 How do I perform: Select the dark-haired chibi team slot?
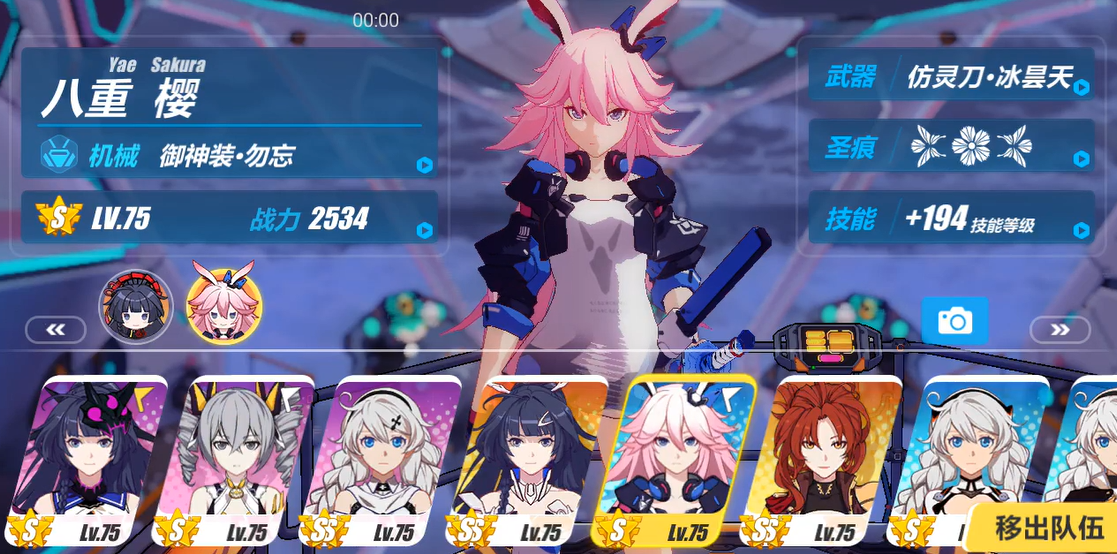pyautogui.click(x=135, y=304)
